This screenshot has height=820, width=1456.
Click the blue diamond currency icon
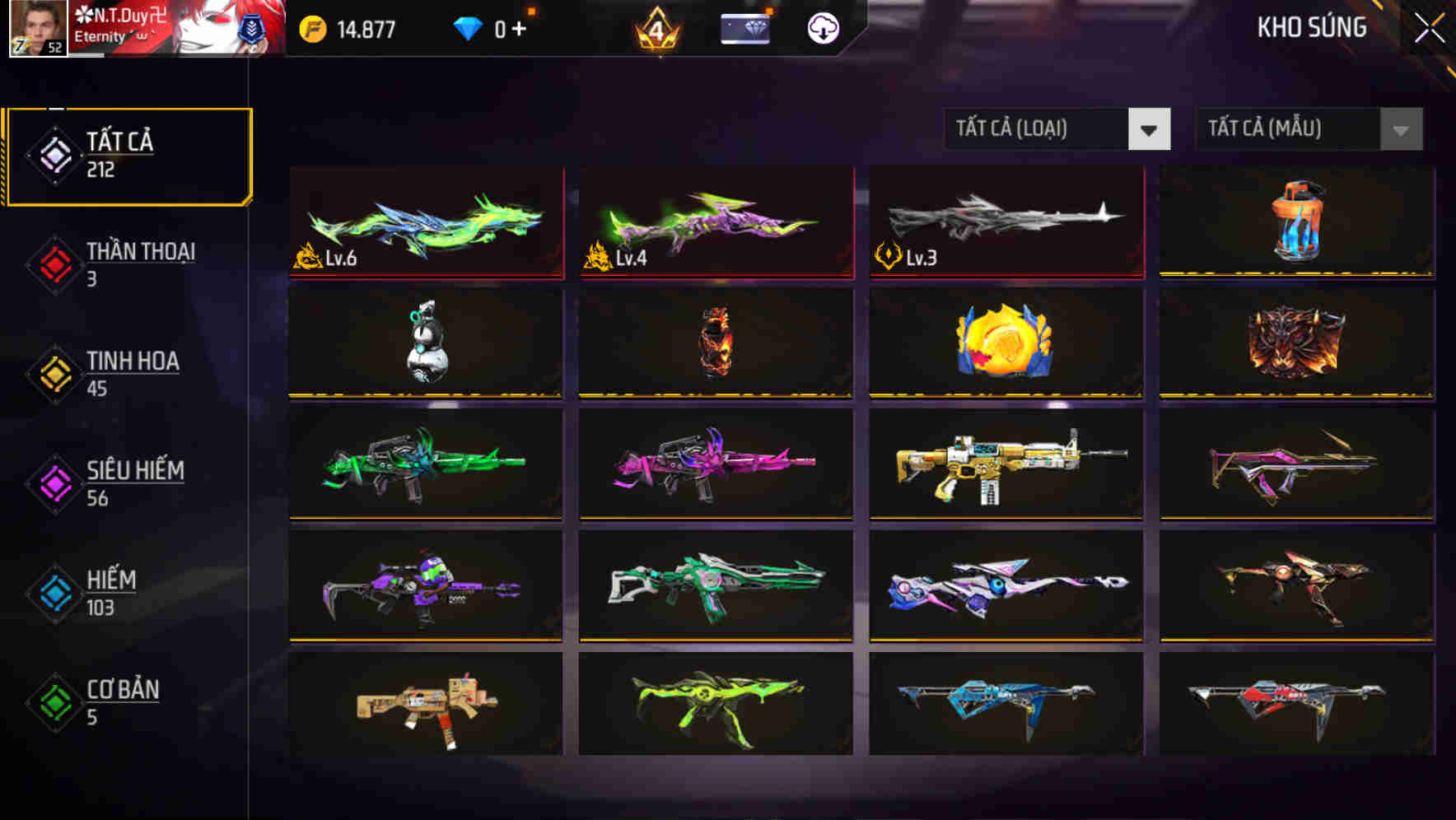468,26
